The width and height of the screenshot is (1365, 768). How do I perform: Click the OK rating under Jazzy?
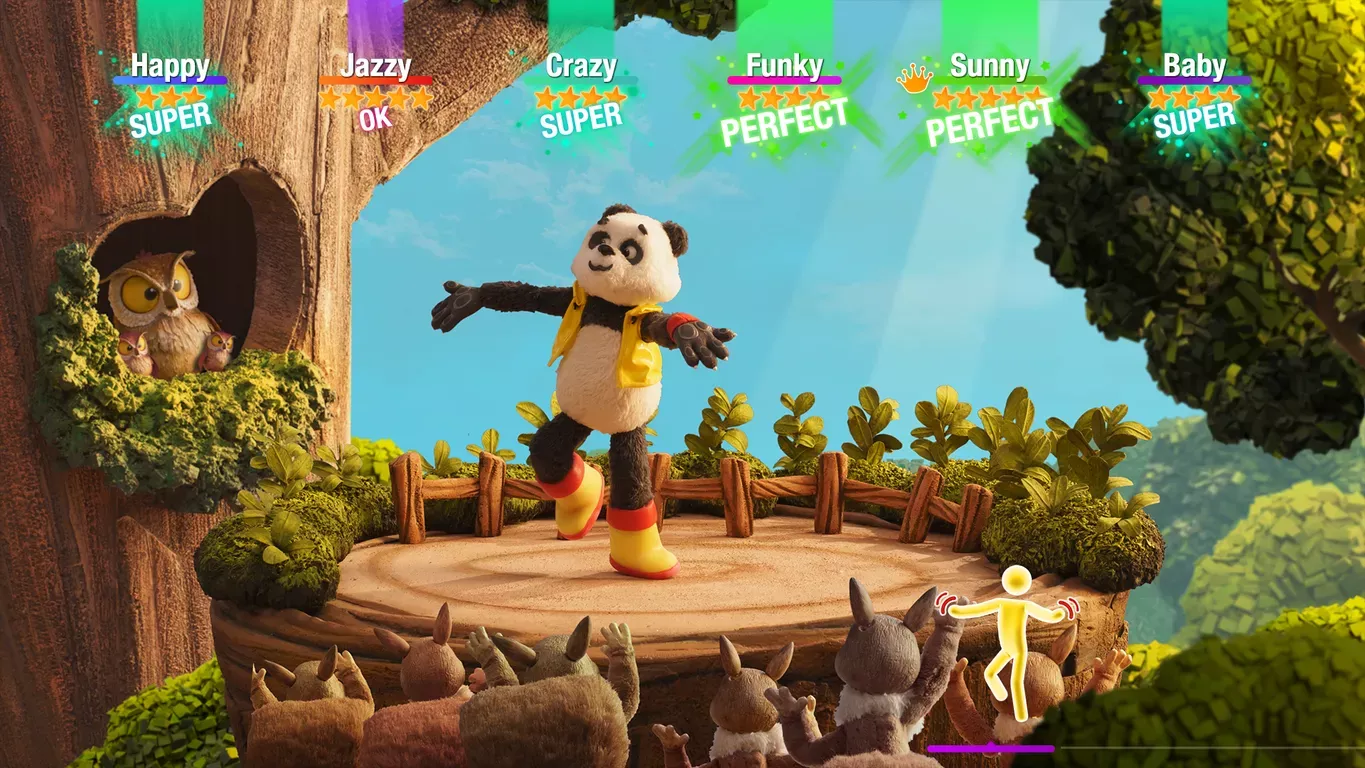pos(376,119)
